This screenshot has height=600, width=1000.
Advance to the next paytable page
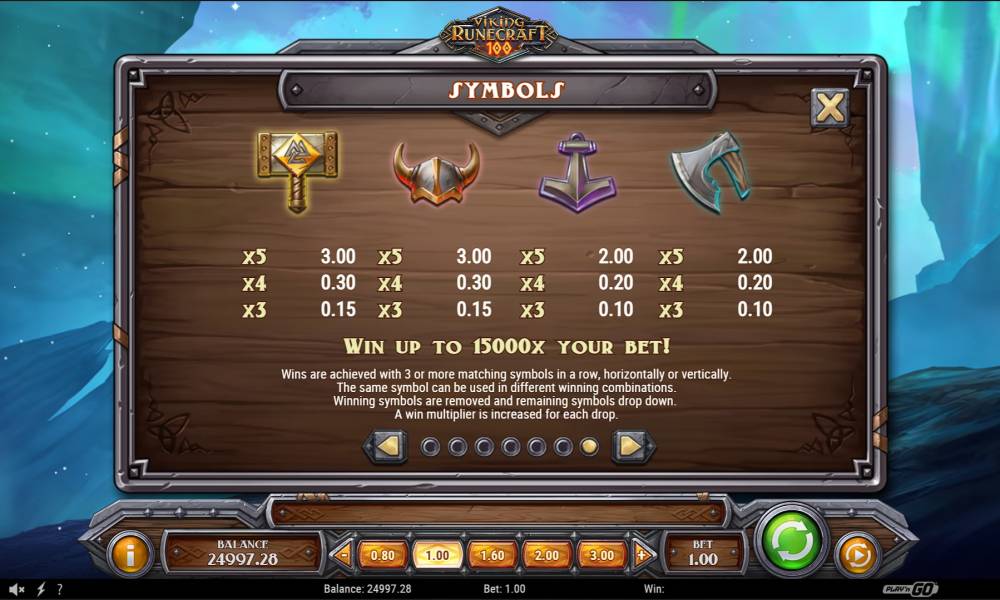click(x=632, y=446)
